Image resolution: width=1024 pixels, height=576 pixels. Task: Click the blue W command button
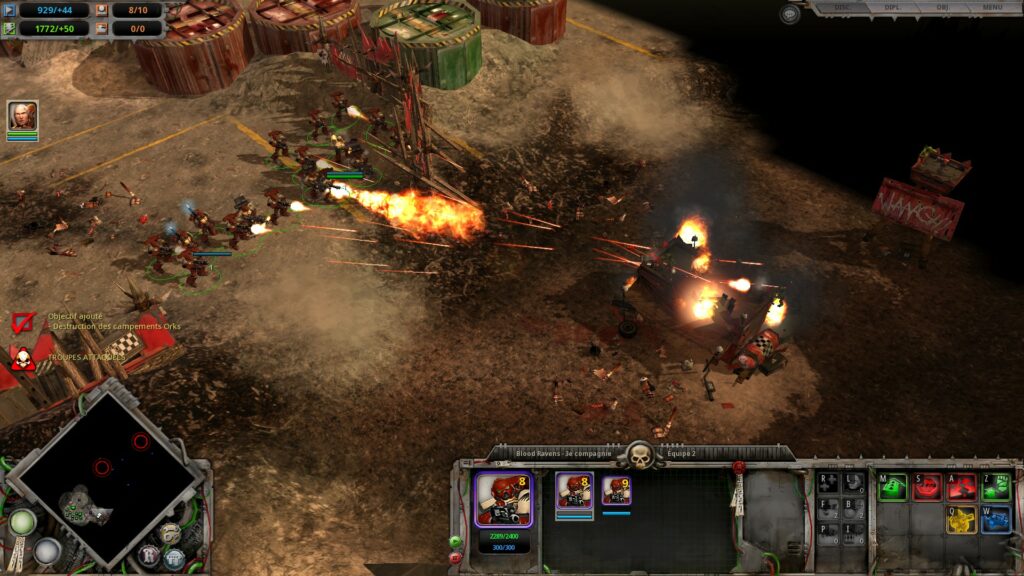pos(996,519)
